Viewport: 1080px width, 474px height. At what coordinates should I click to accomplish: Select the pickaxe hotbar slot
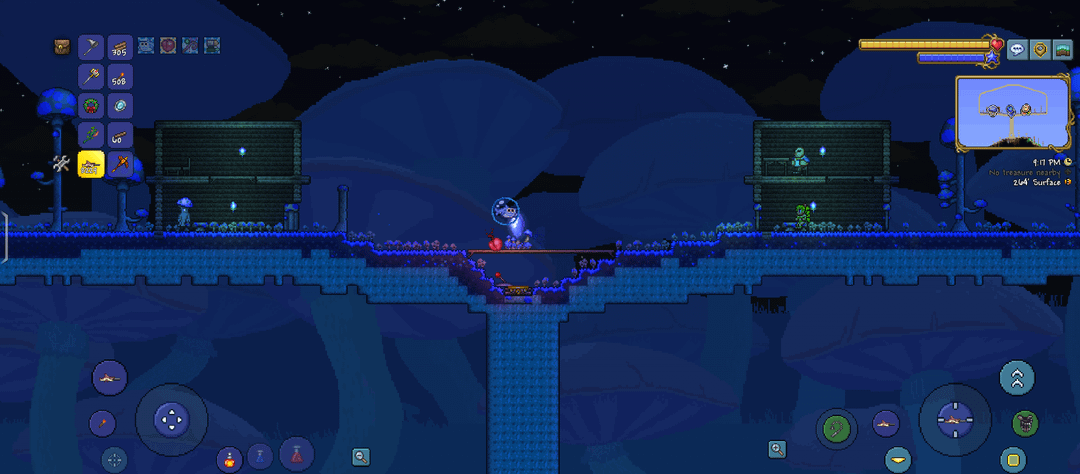pyautogui.click(x=91, y=46)
